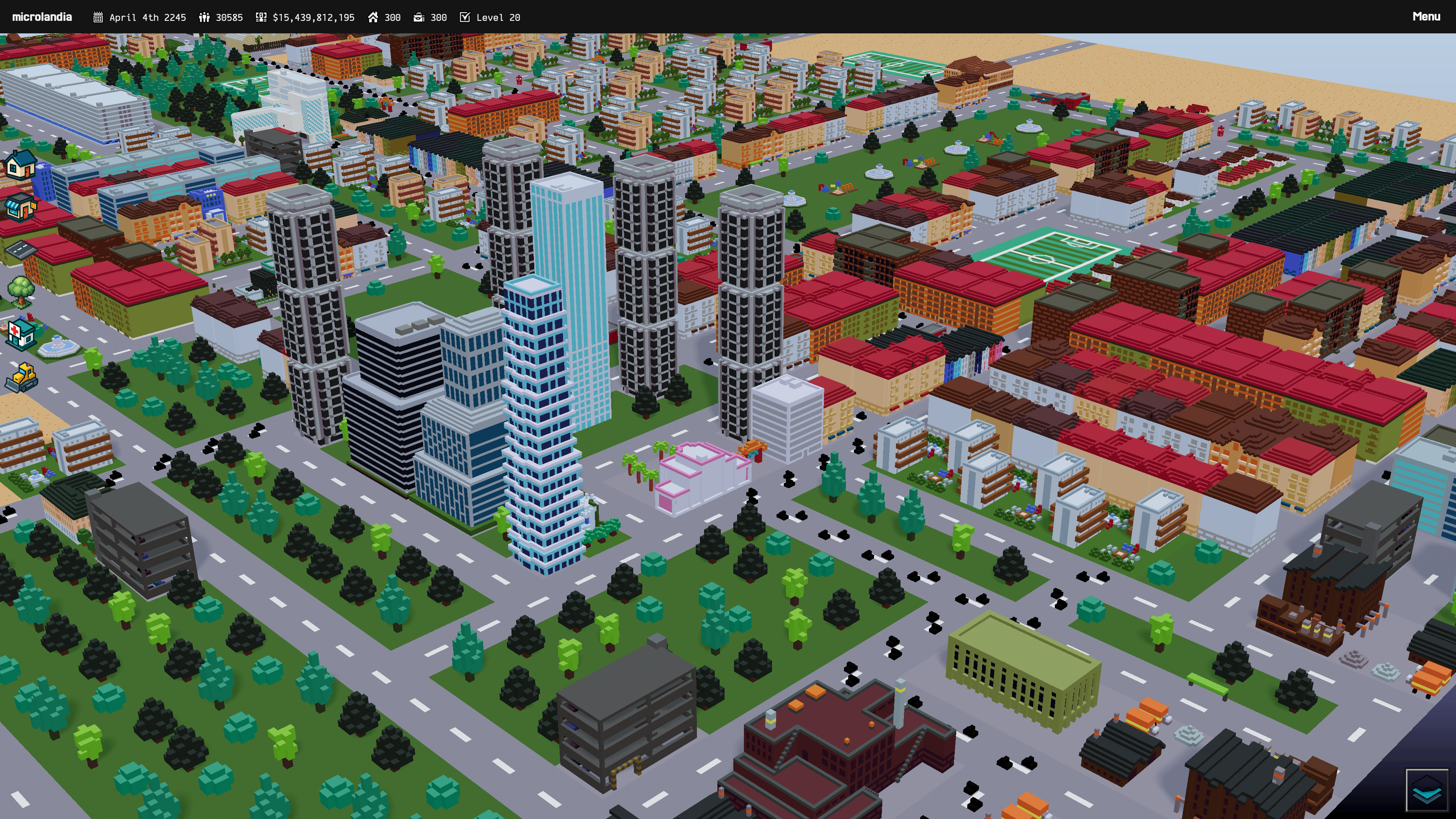Pick the road construction tool
Image resolution: width=1456 pixels, height=819 pixels.
tap(21, 249)
